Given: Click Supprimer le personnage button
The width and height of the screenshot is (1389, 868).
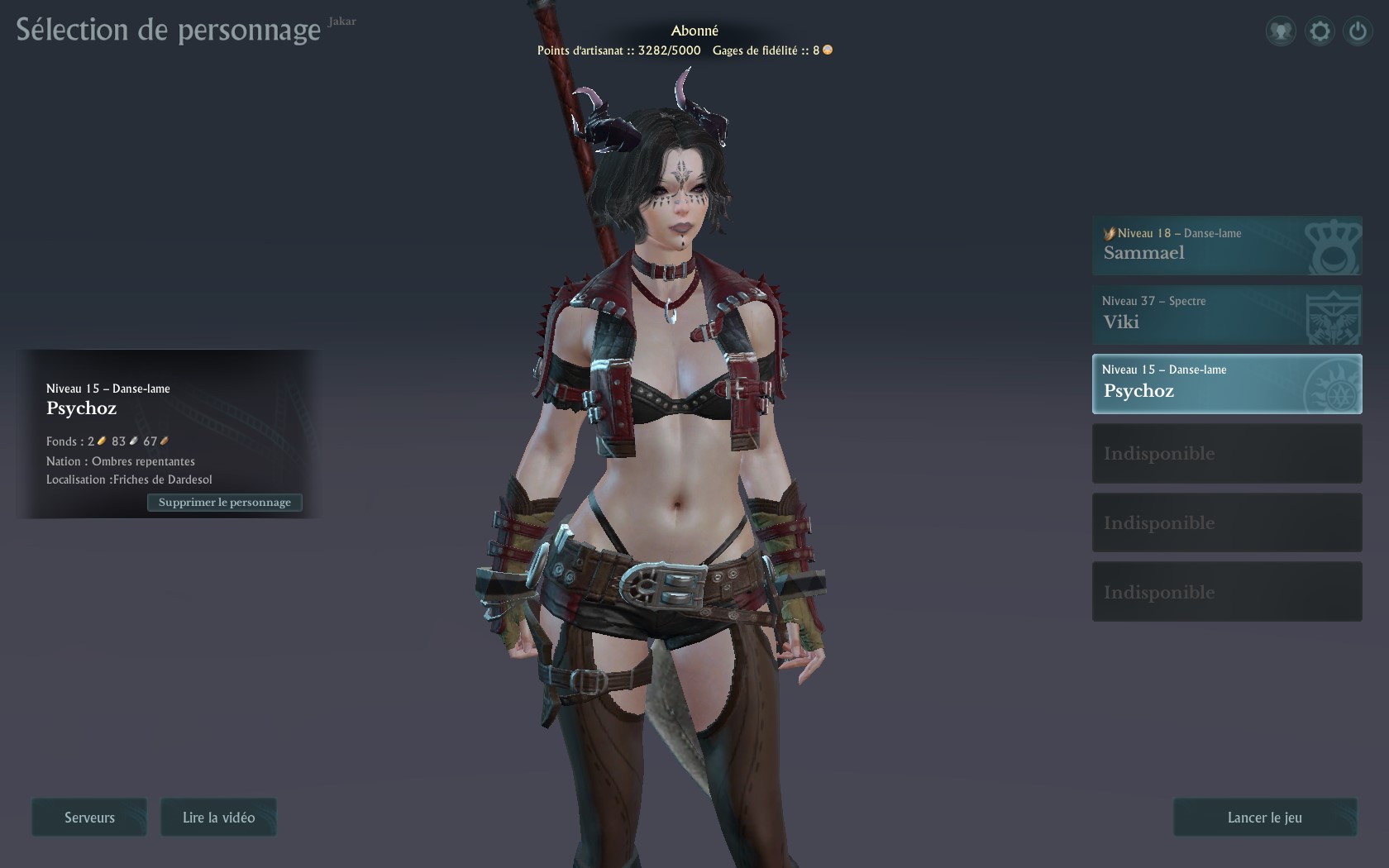Looking at the screenshot, I should tap(225, 503).
